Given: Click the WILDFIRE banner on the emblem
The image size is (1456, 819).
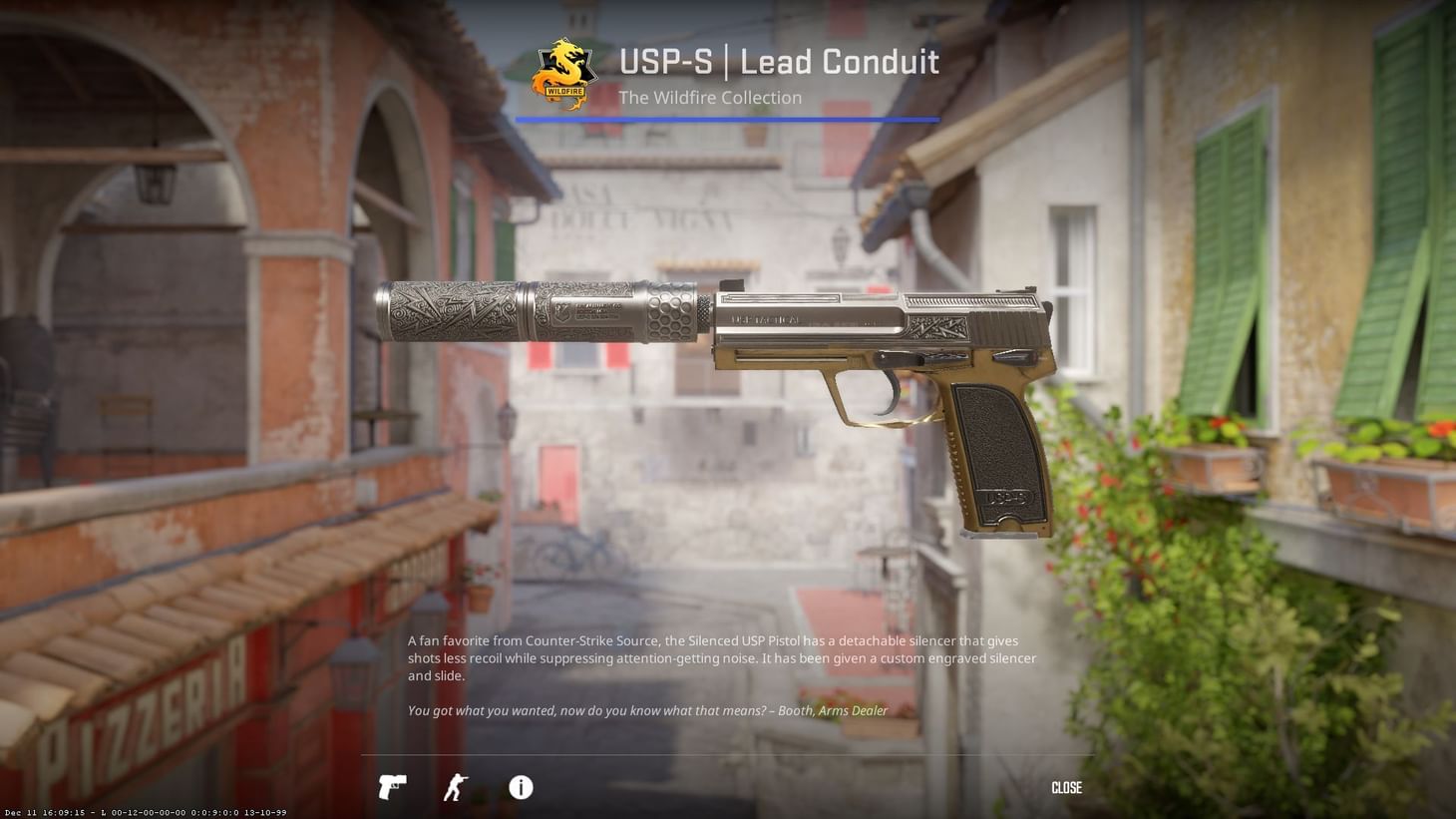Looking at the screenshot, I should click(x=564, y=93).
